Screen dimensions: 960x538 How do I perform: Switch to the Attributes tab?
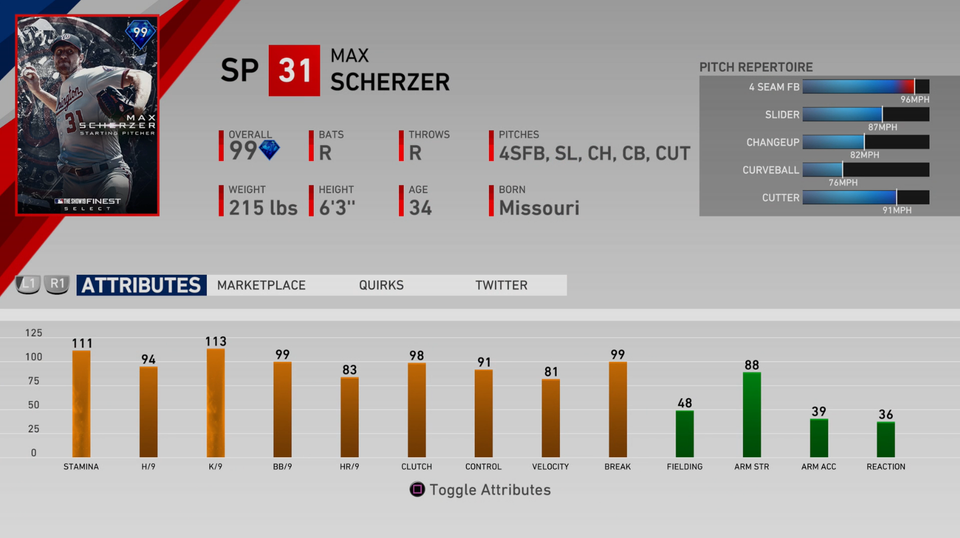pyautogui.click(x=141, y=285)
